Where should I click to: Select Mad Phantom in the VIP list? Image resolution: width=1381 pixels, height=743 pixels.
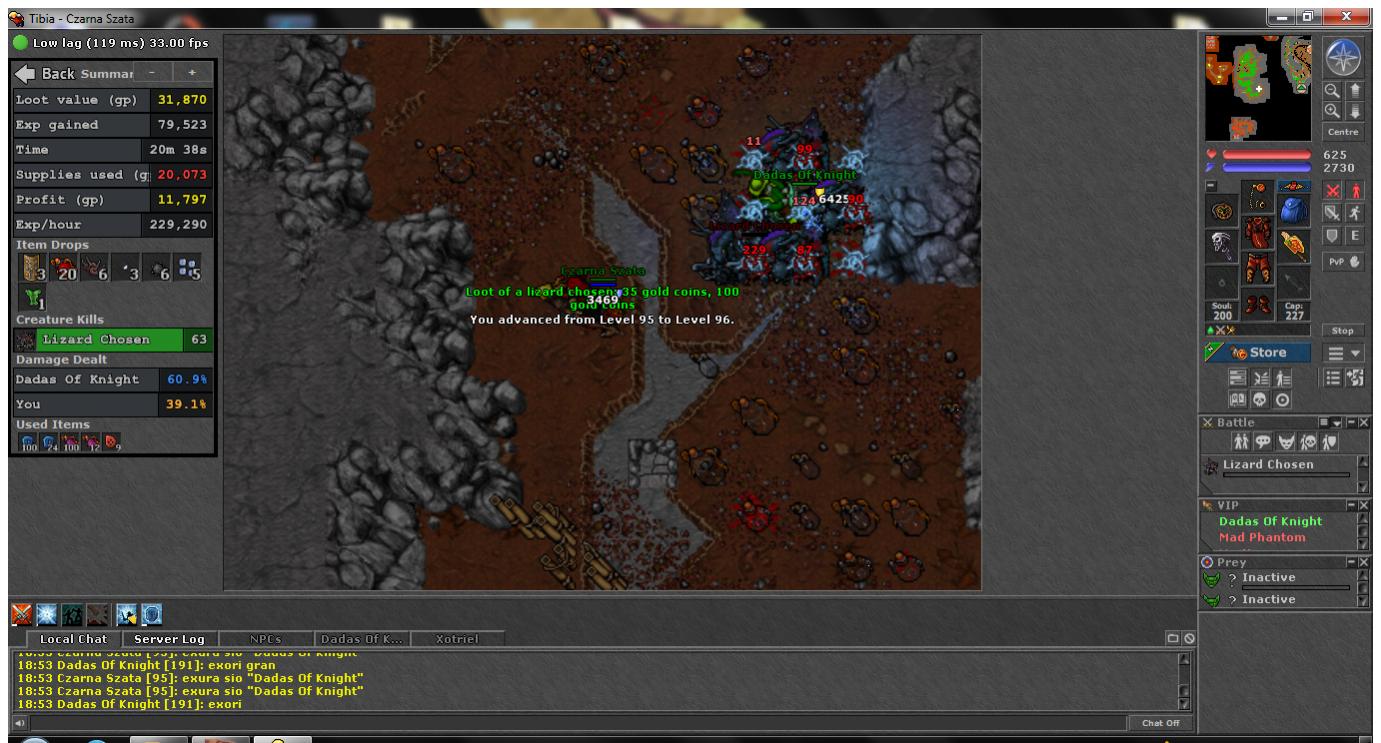coord(1261,537)
